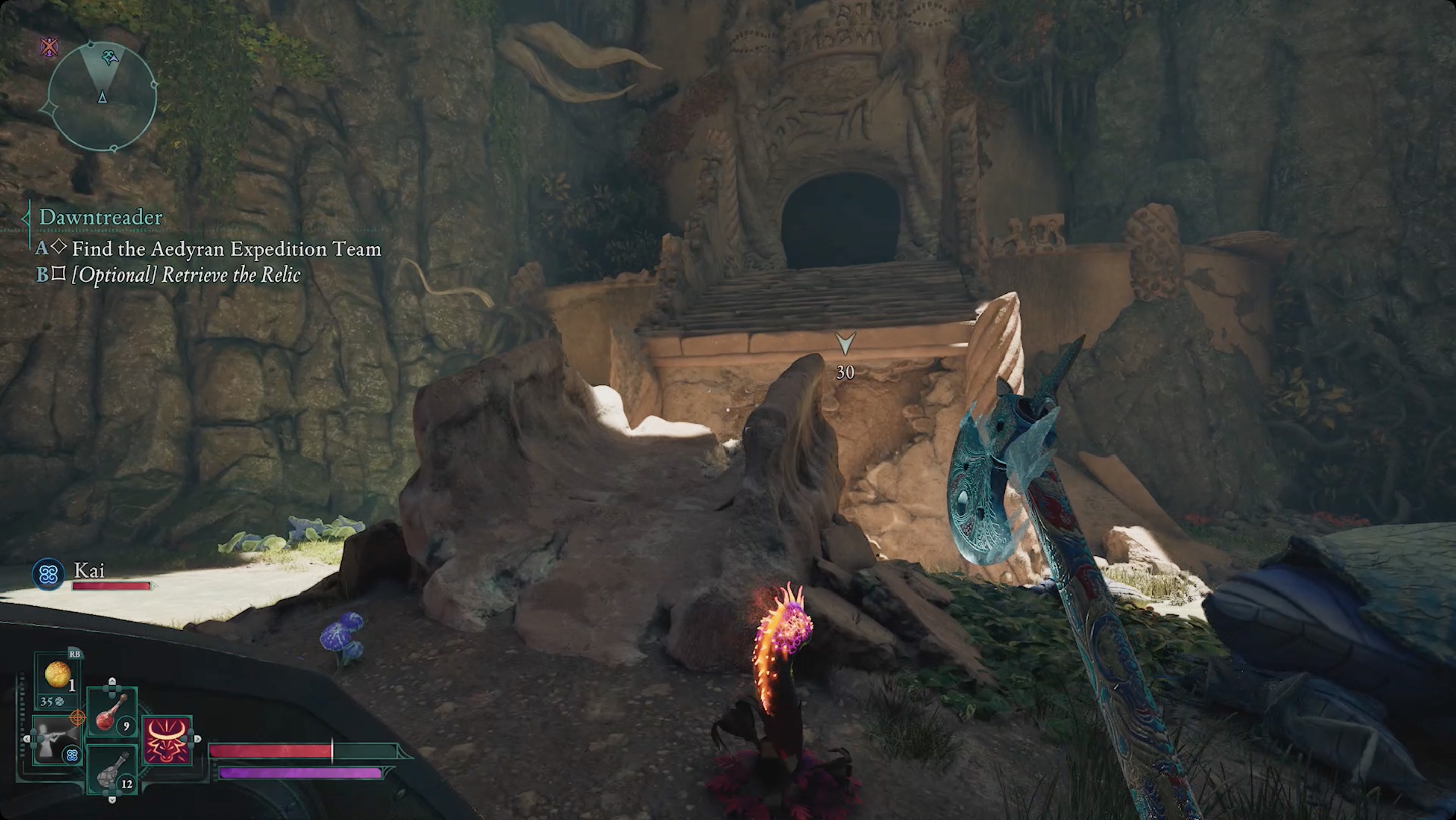Select the optional Retrieve the Relic objective

pos(186,275)
